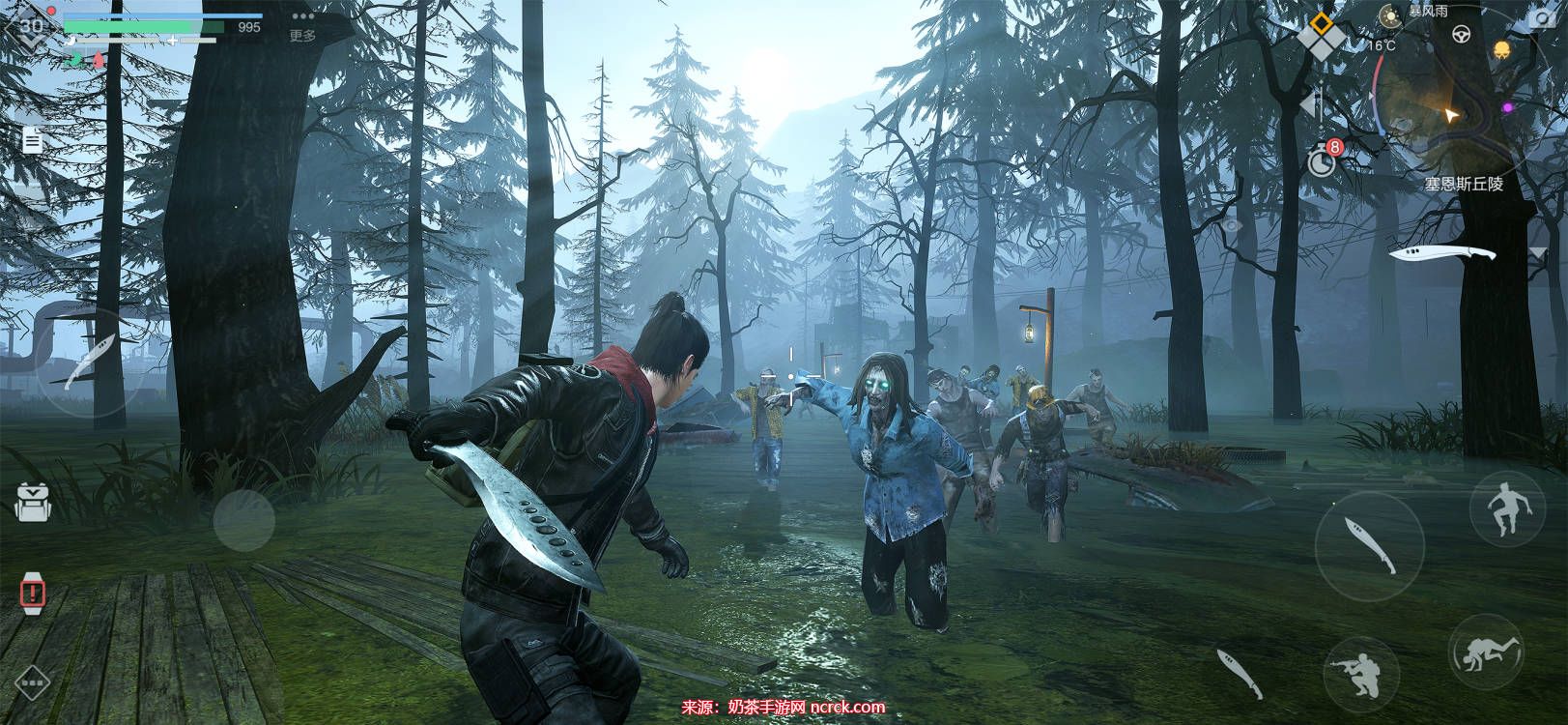Image resolution: width=1568 pixels, height=725 pixels.
Task: Select the equipped machete weapon slot
Action: [1441, 254]
